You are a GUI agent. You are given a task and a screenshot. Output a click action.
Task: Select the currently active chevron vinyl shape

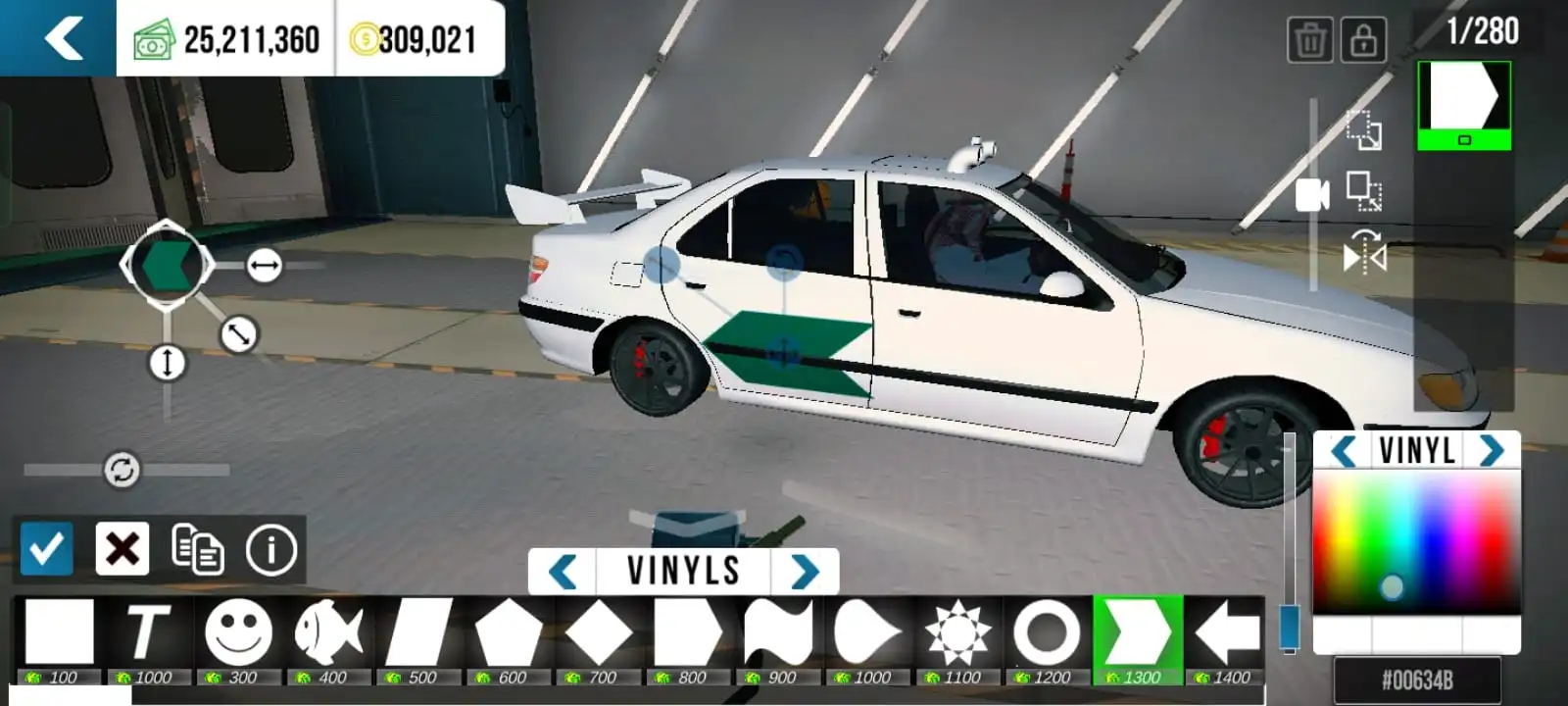[x=1137, y=634]
